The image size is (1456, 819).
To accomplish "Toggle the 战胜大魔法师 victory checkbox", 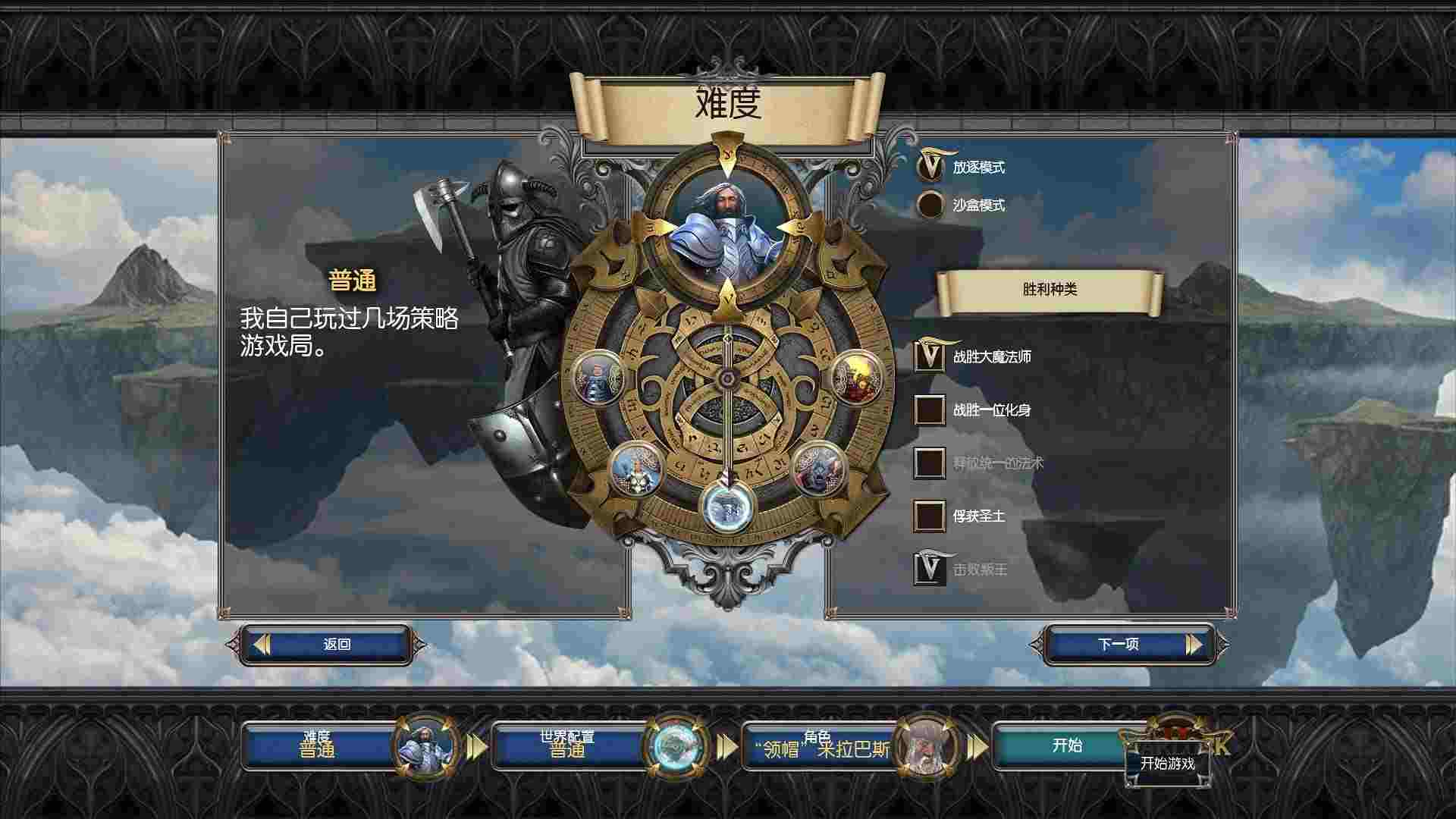I will [x=929, y=356].
